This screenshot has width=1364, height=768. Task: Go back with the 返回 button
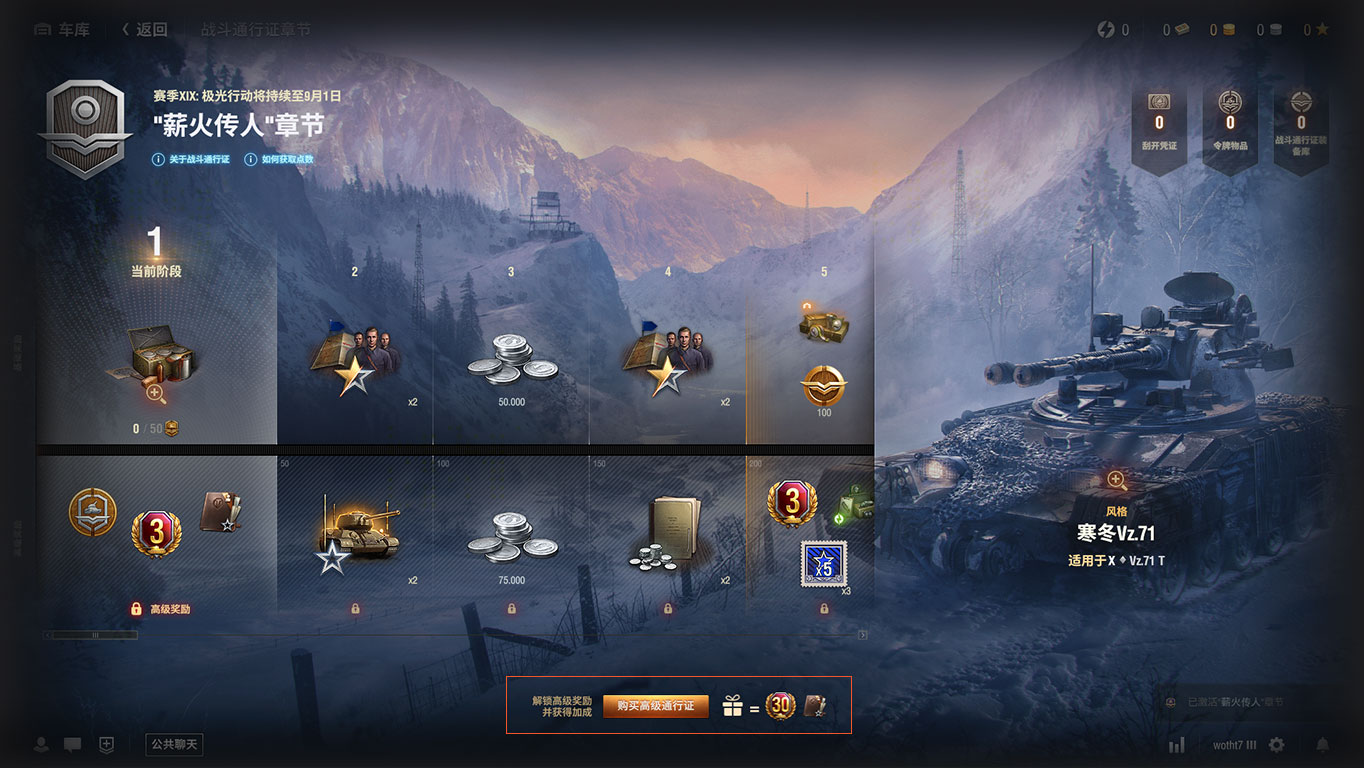145,30
